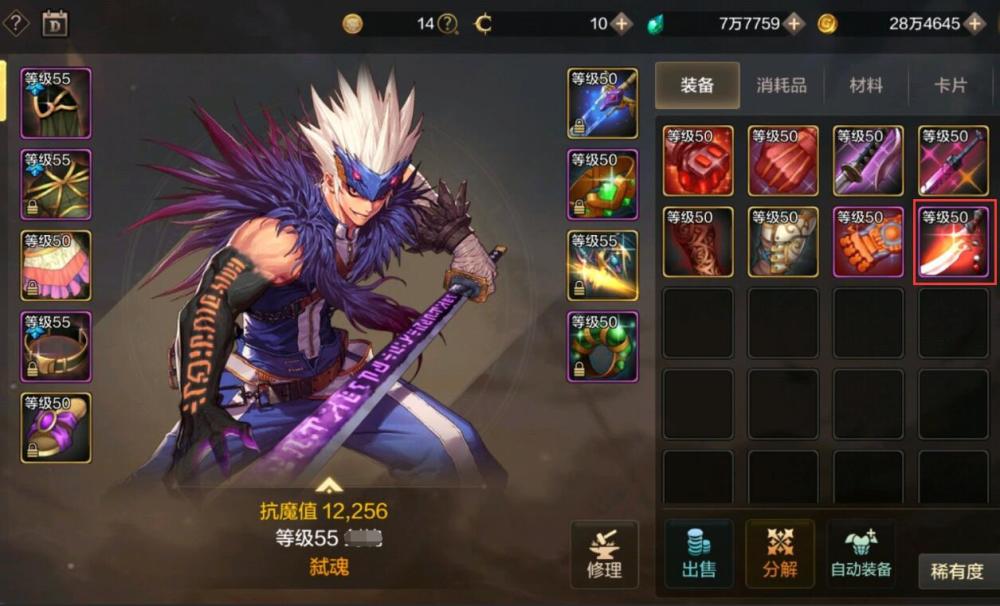
Task: Show the 卡片 cards tab
Action: pyautogui.click(x=950, y=85)
